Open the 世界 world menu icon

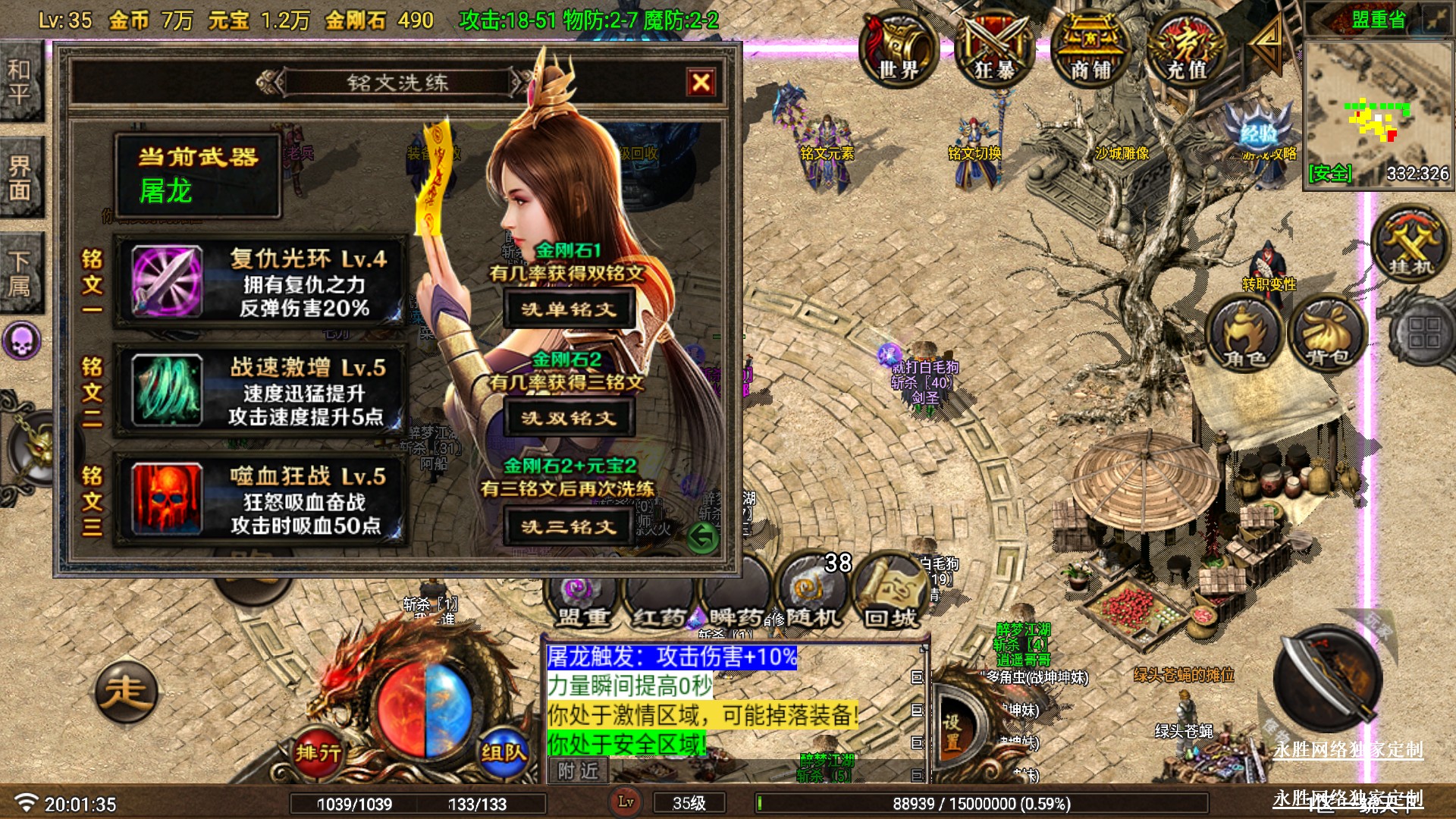(899, 49)
